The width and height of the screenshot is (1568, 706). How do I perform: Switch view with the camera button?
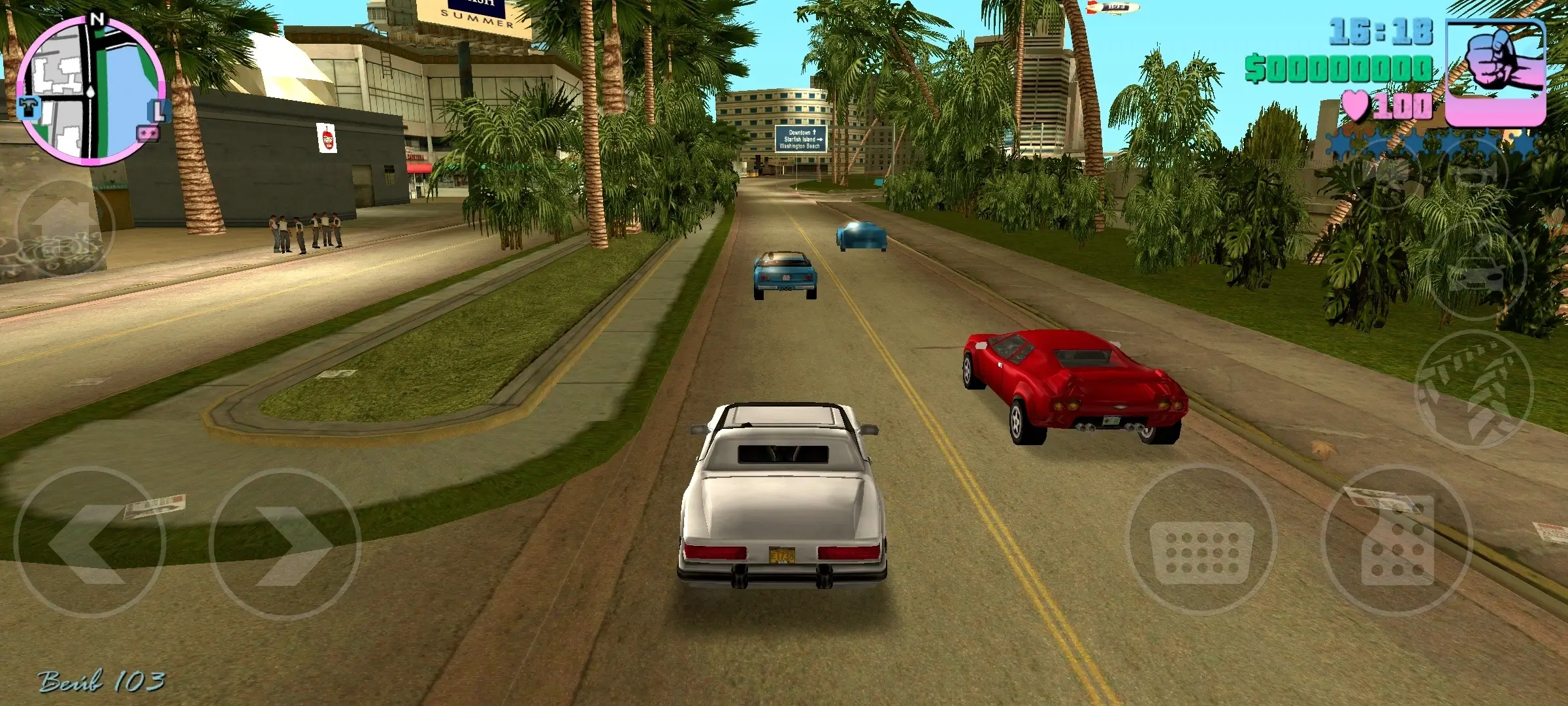coord(1386,173)
